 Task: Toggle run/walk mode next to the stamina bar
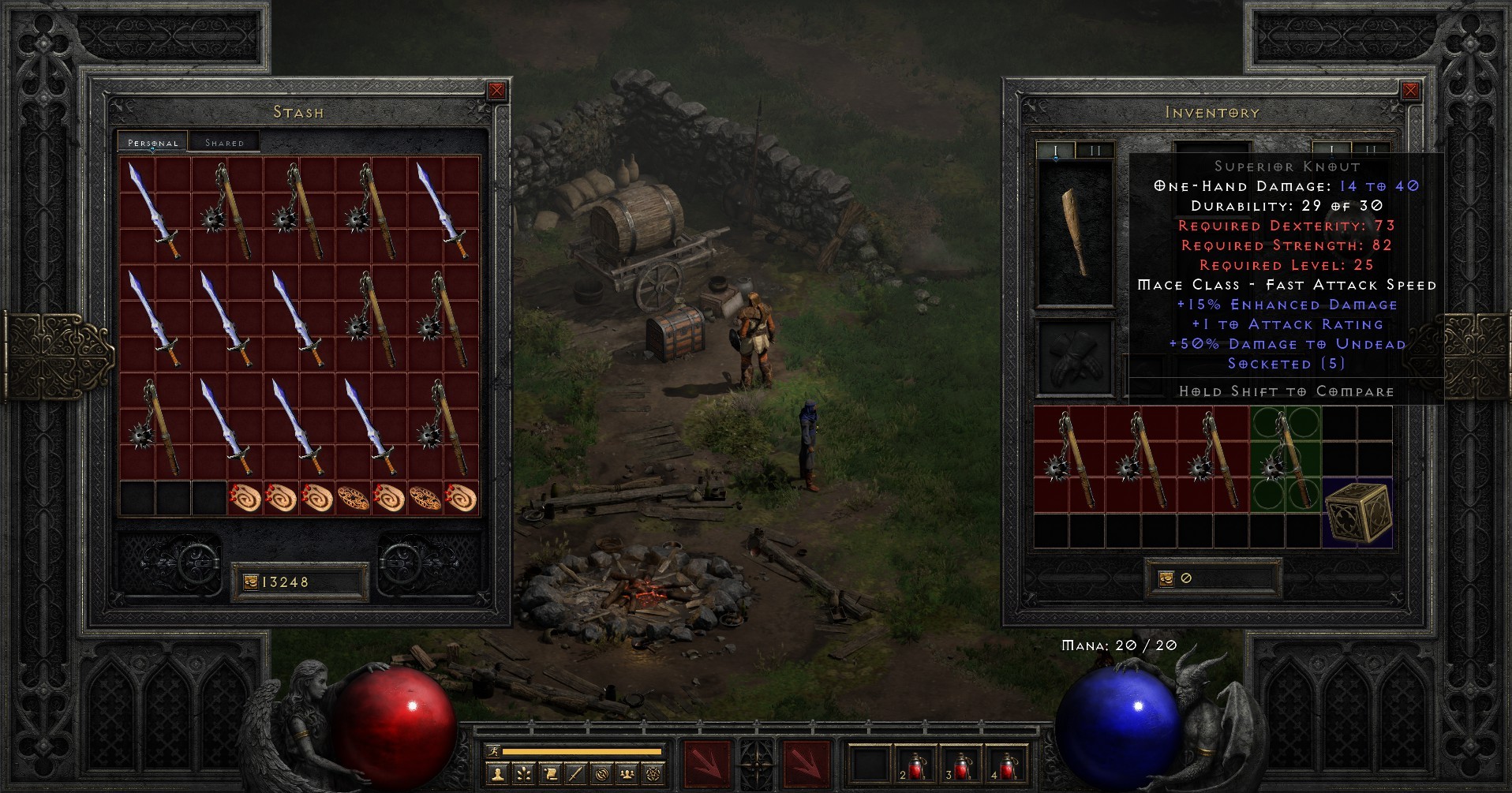[x=493, y=752]
